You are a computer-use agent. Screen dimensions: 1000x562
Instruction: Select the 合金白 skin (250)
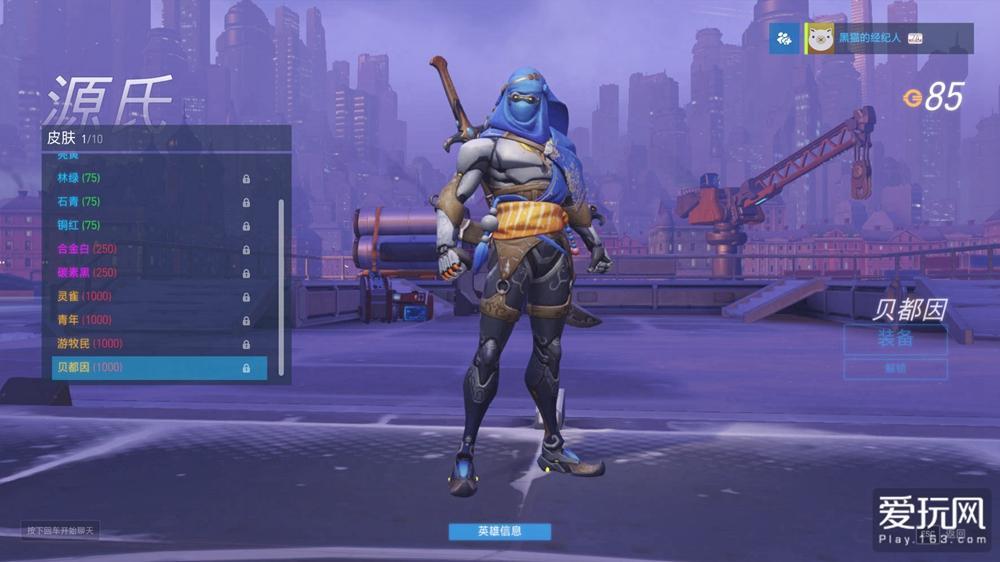click(150, 249)
